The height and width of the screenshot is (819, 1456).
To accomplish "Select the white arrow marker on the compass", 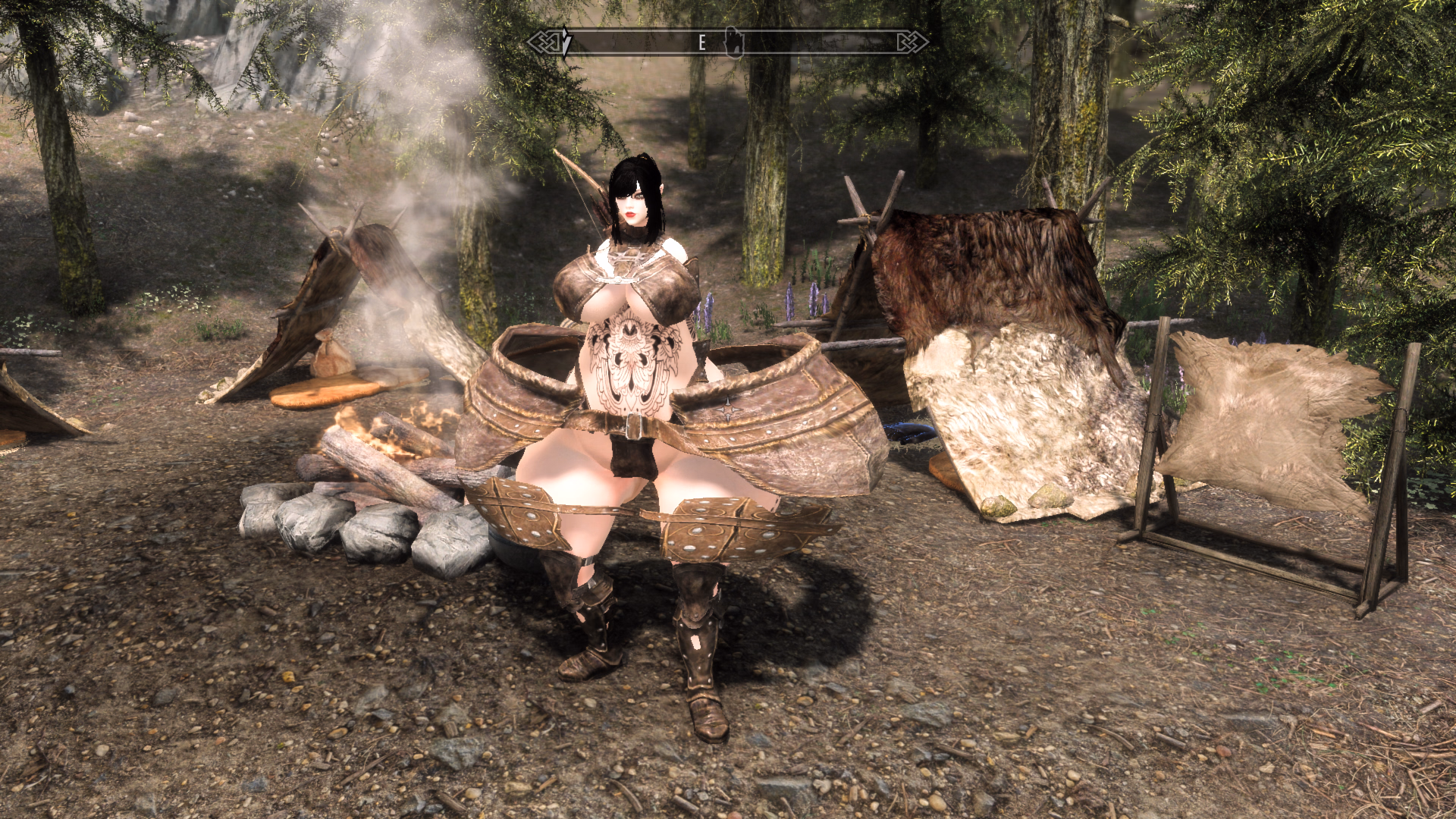I will (x=566, y=42).
